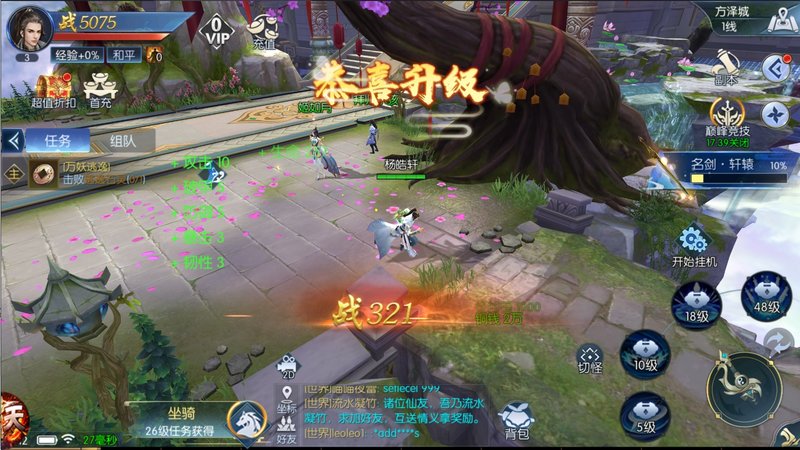Open the 巅峰竞技 arena event
Image resolution: width=800 pixels, height=450 pixels.
[x=729, y=118]
